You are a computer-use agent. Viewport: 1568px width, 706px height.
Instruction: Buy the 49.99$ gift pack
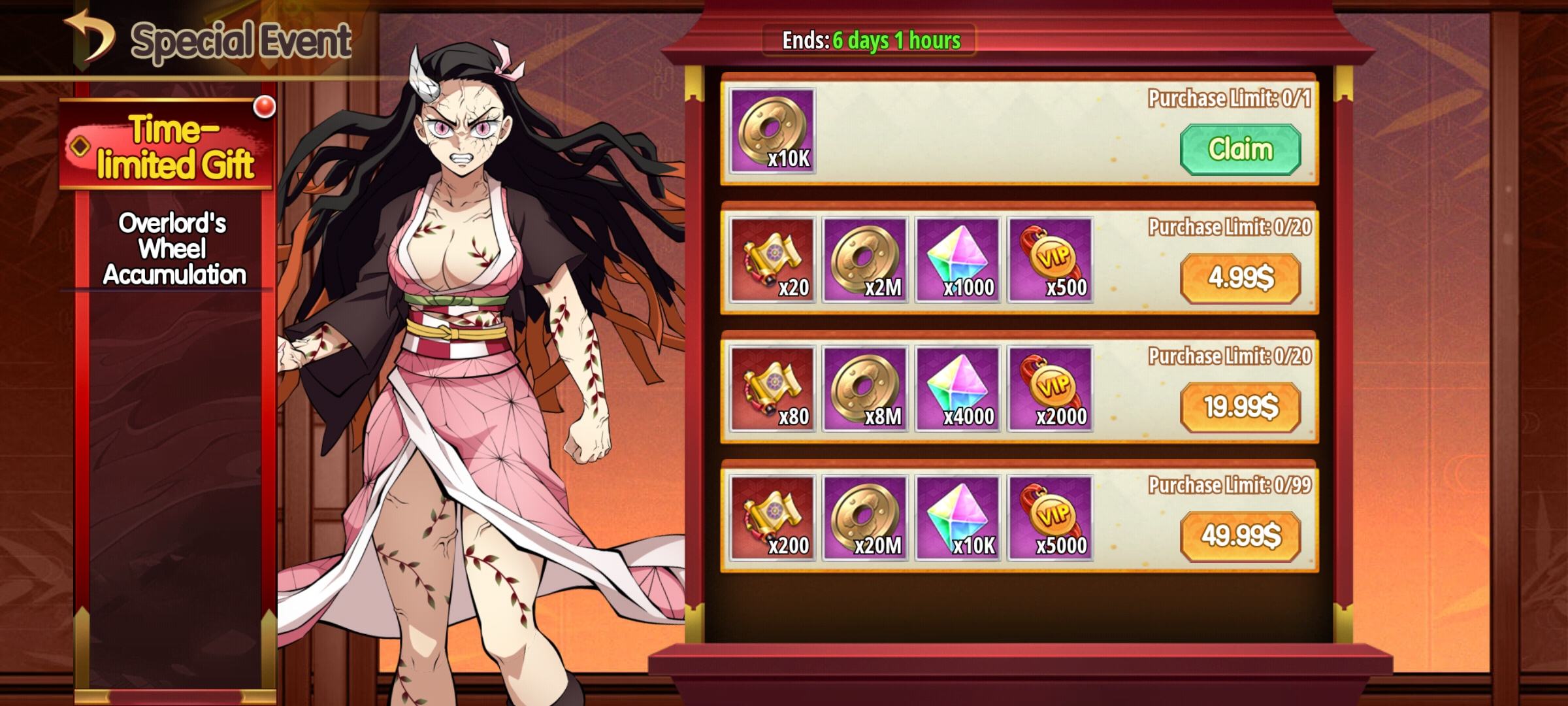coord(1240,536)
